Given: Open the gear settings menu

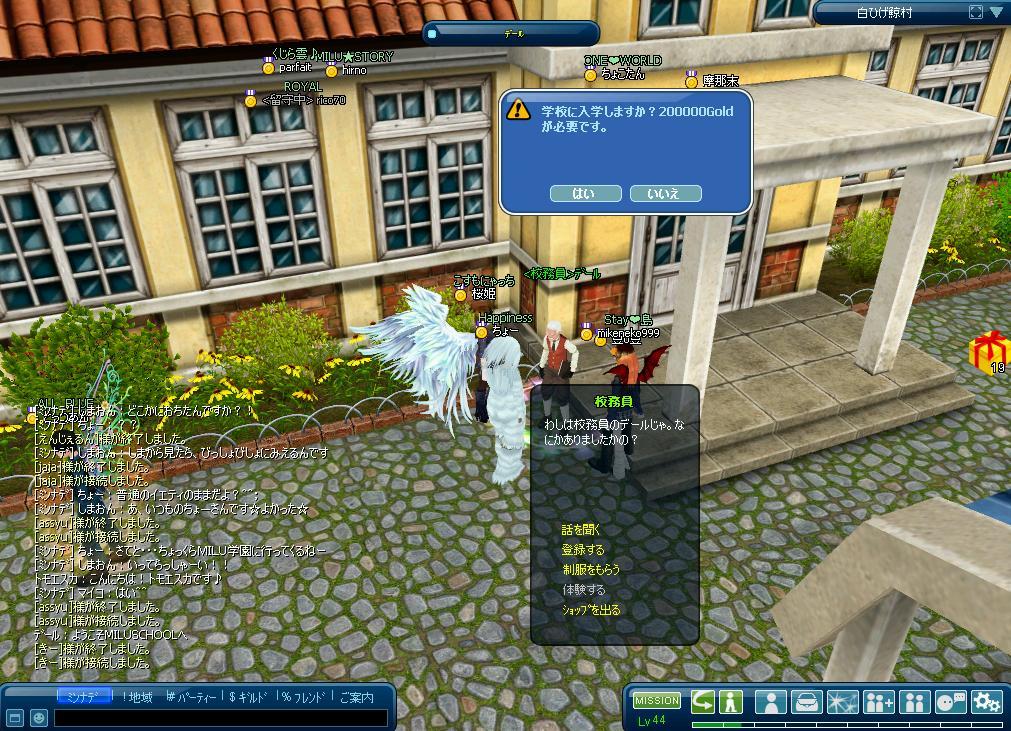Looking at the screenshot, I should coord(987,702).
